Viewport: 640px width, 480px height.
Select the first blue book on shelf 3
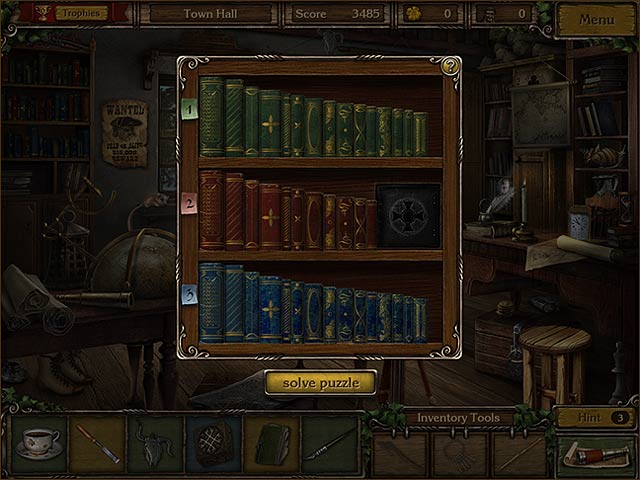[x=211, y=302]
